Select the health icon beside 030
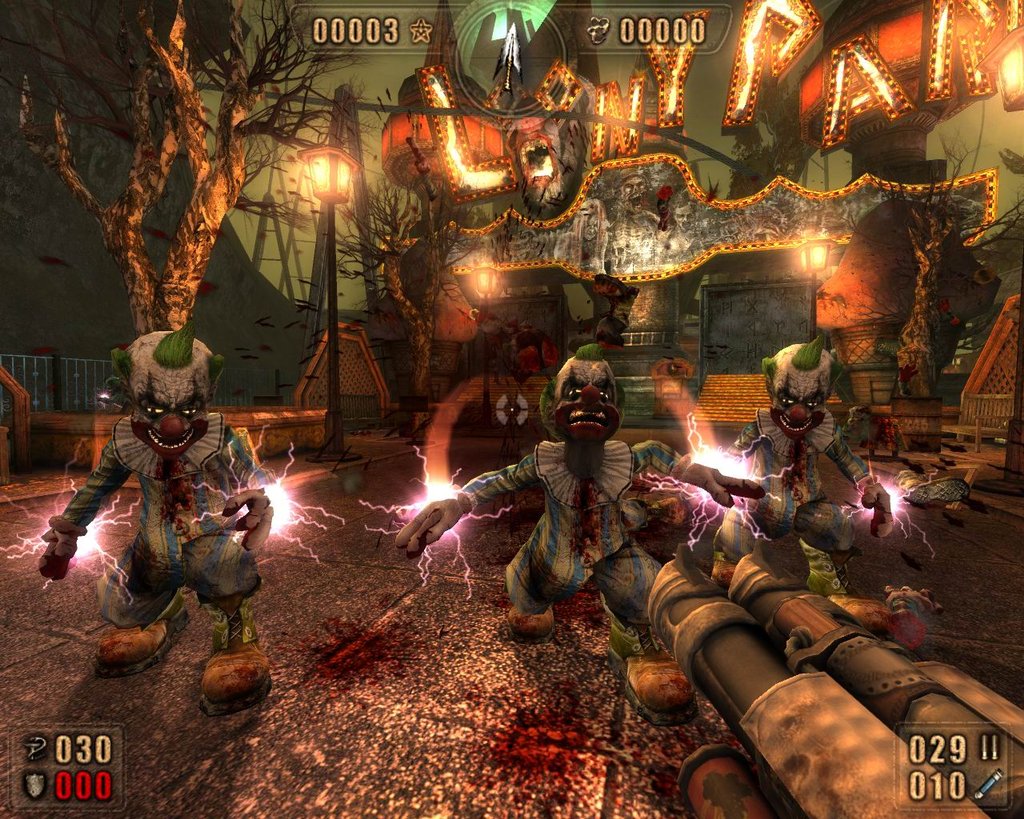 34,749
